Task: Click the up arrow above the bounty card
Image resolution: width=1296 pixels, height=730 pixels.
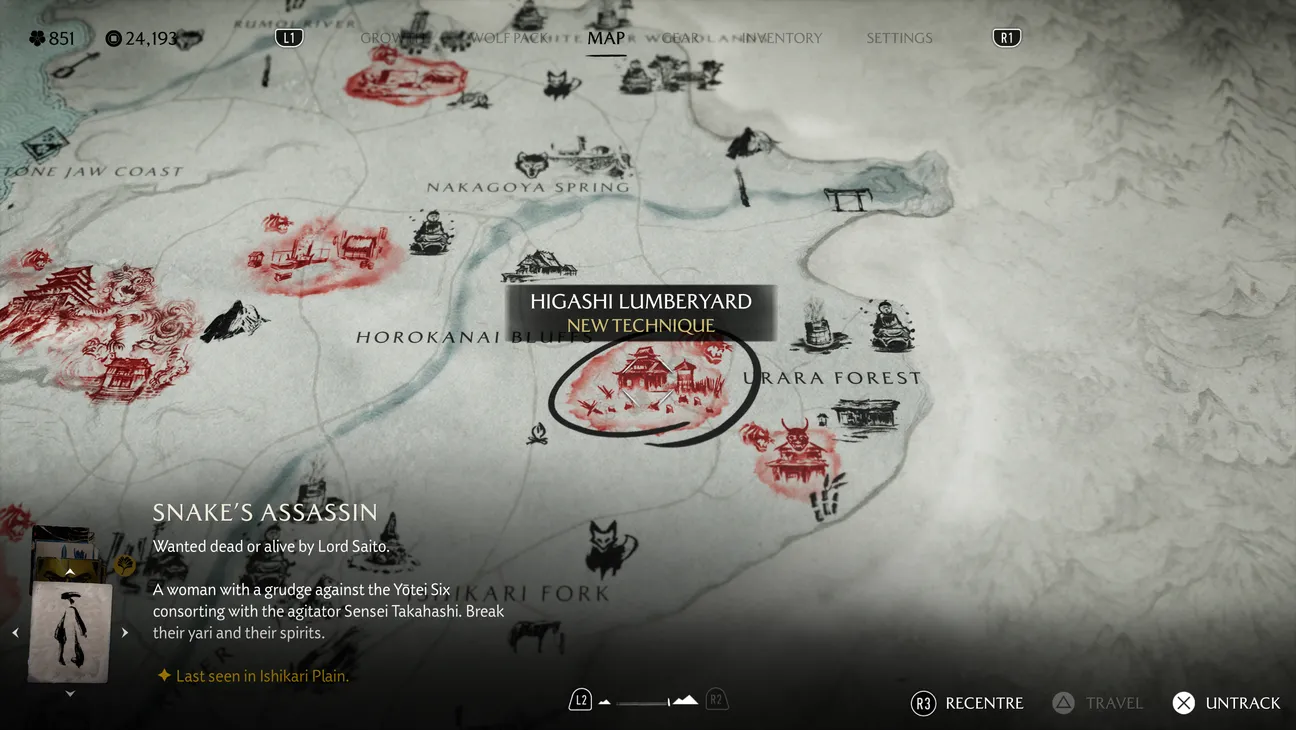Action: pyautogui.click(x=70, y=572)
